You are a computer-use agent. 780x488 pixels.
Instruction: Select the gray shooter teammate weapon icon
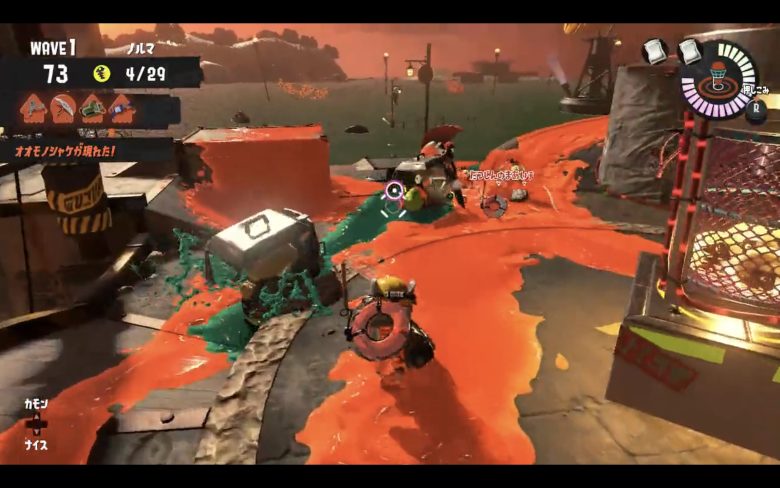pyautogui.click(x=32, y=107)
